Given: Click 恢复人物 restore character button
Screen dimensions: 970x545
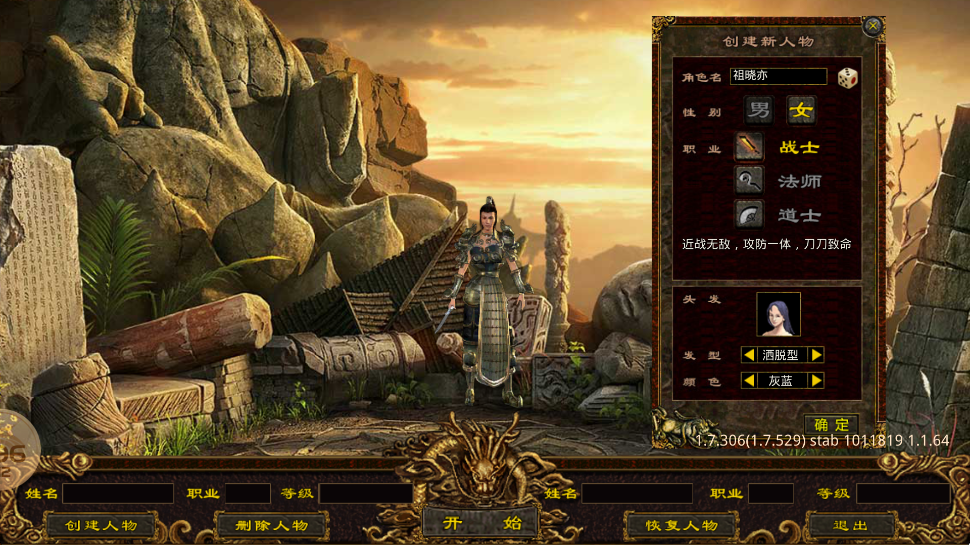Looking at the screenshot, I should pos(680,525).
